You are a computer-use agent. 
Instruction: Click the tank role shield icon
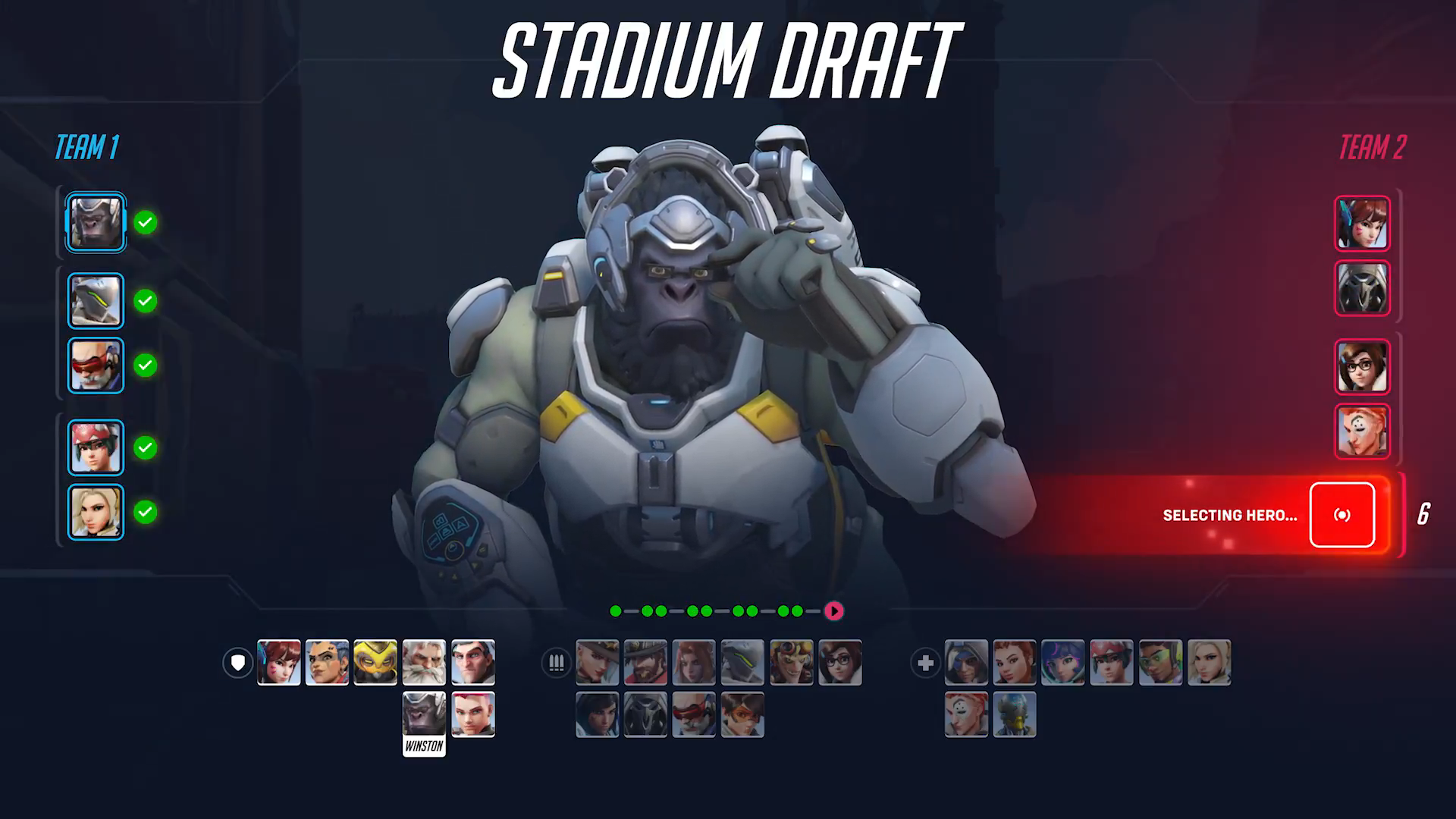(x=238, y=664)
